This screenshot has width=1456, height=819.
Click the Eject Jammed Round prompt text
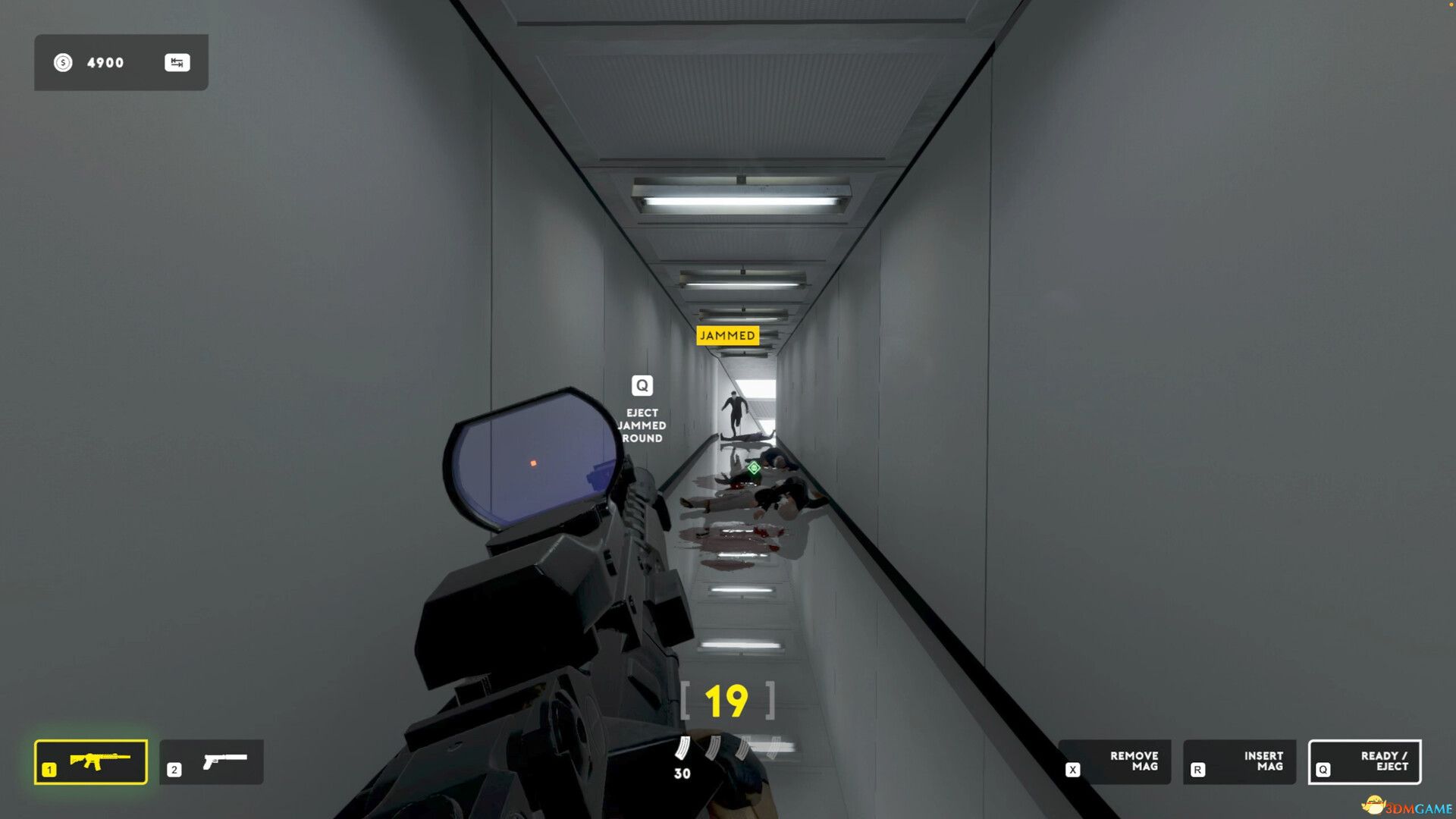tap(642, 425)
